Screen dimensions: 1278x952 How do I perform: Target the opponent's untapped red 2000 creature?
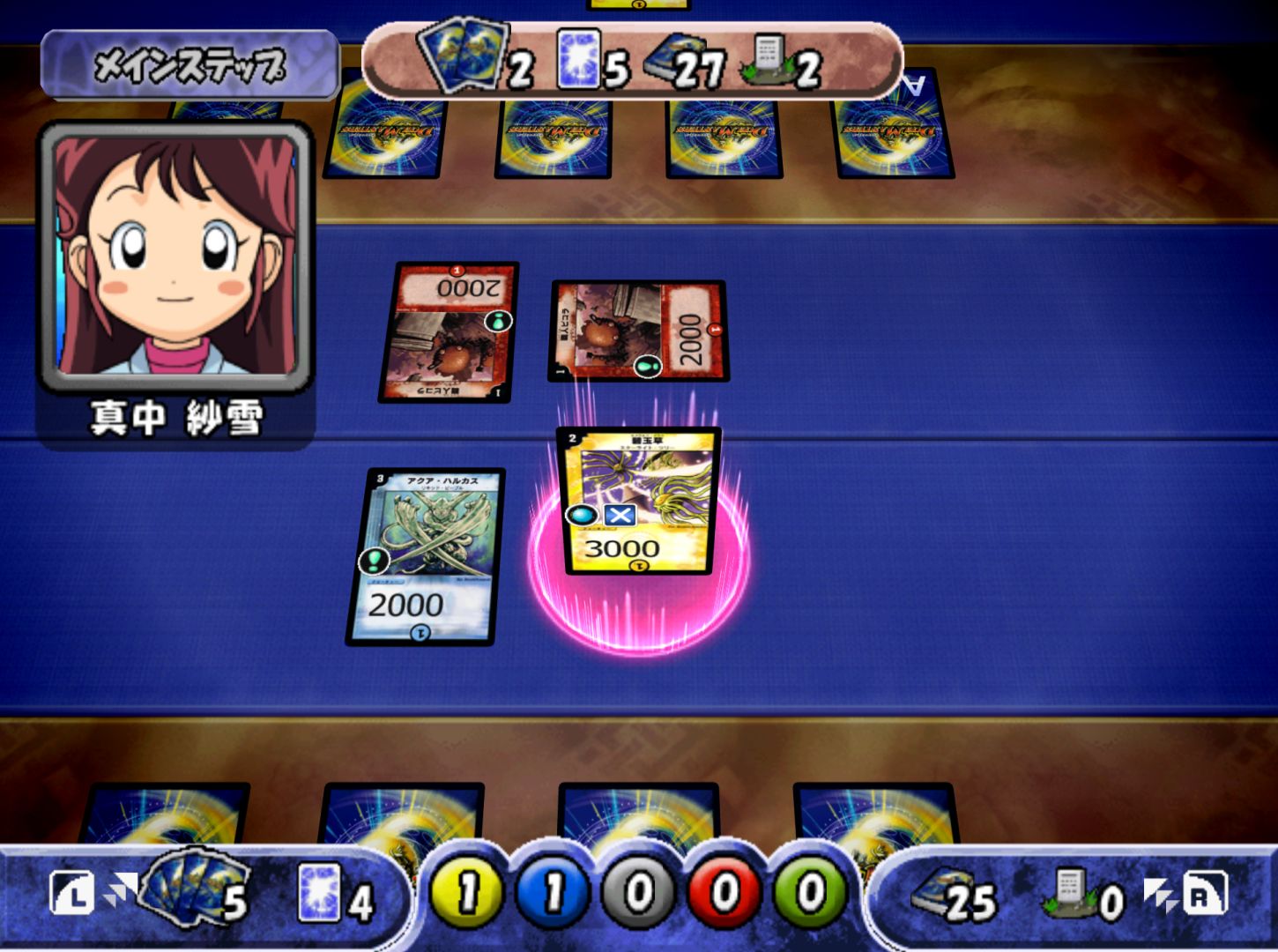pos(449,331)
